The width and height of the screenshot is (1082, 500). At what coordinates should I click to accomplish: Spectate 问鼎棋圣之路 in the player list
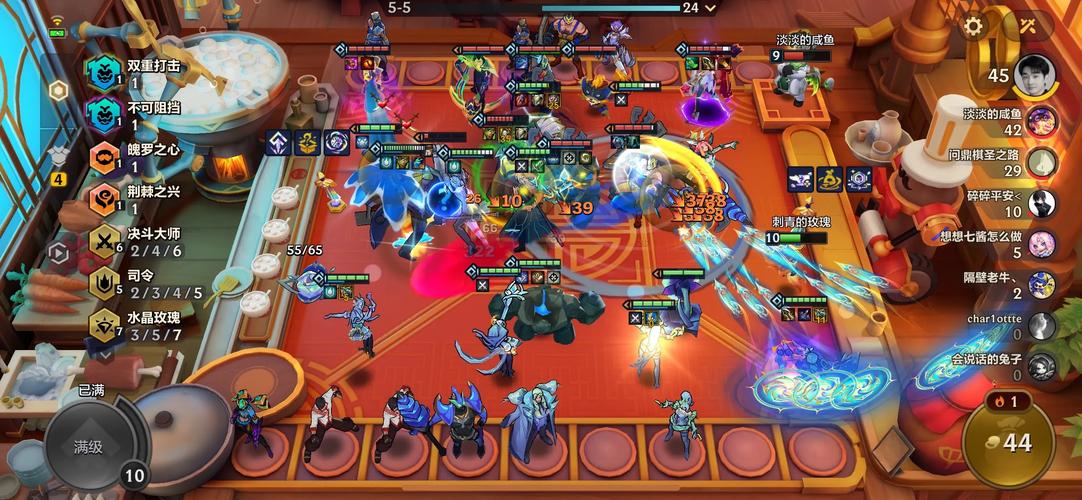1041,162
